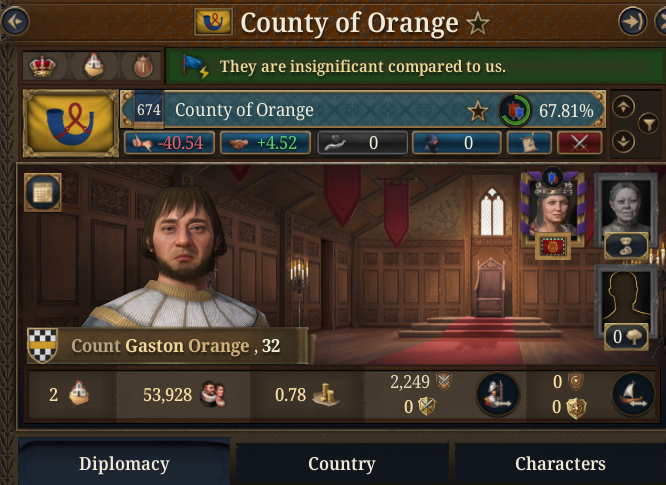Toggle the star beside the County of Orange title

click(478, 23)
